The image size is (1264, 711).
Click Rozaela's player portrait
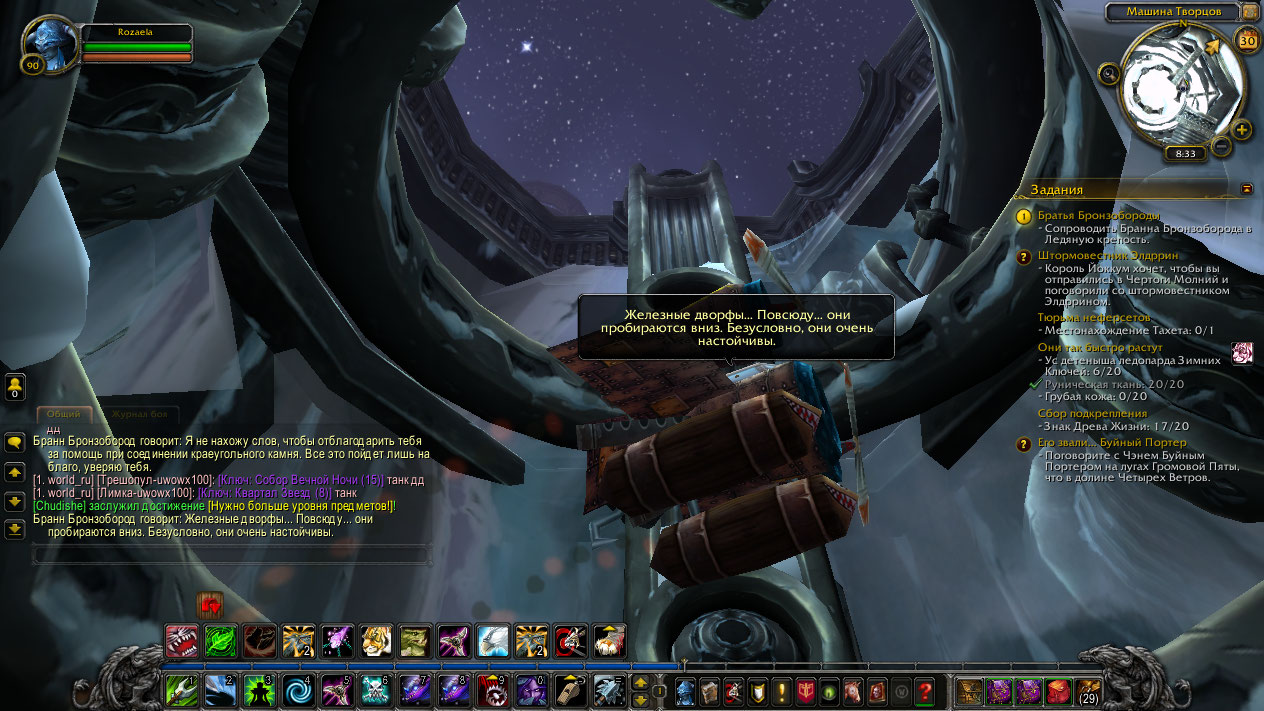pos(49,45)
